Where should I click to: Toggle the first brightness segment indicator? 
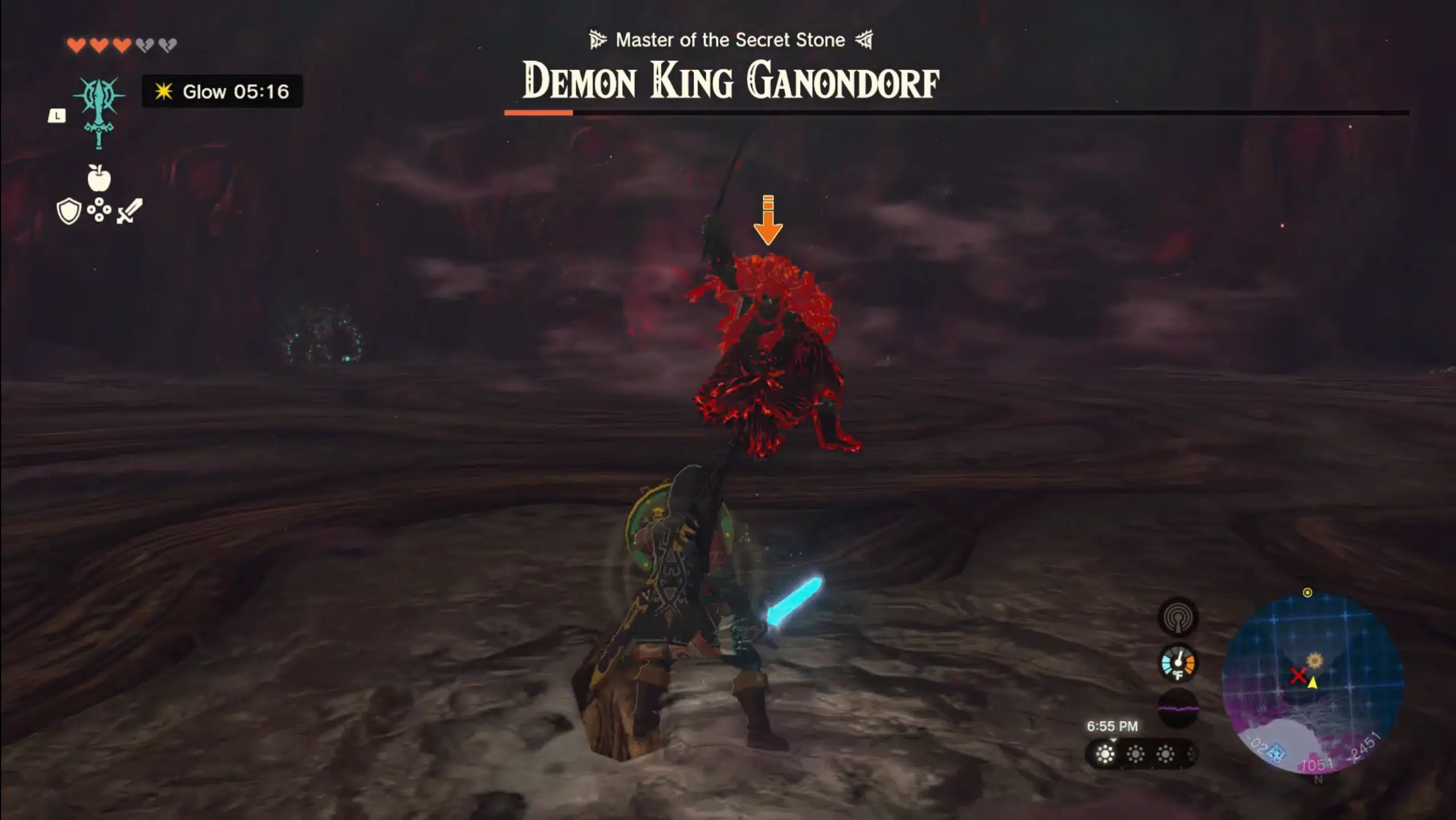pos(1105,755)
